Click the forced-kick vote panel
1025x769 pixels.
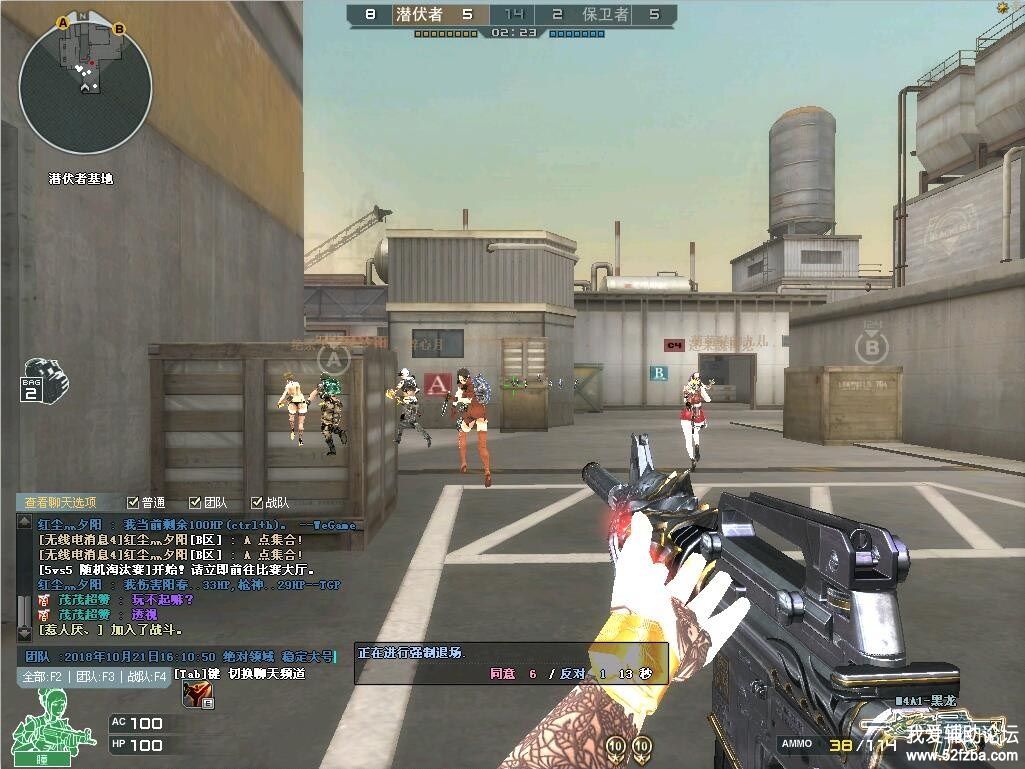pyautogui.click(x=512, y=664)
